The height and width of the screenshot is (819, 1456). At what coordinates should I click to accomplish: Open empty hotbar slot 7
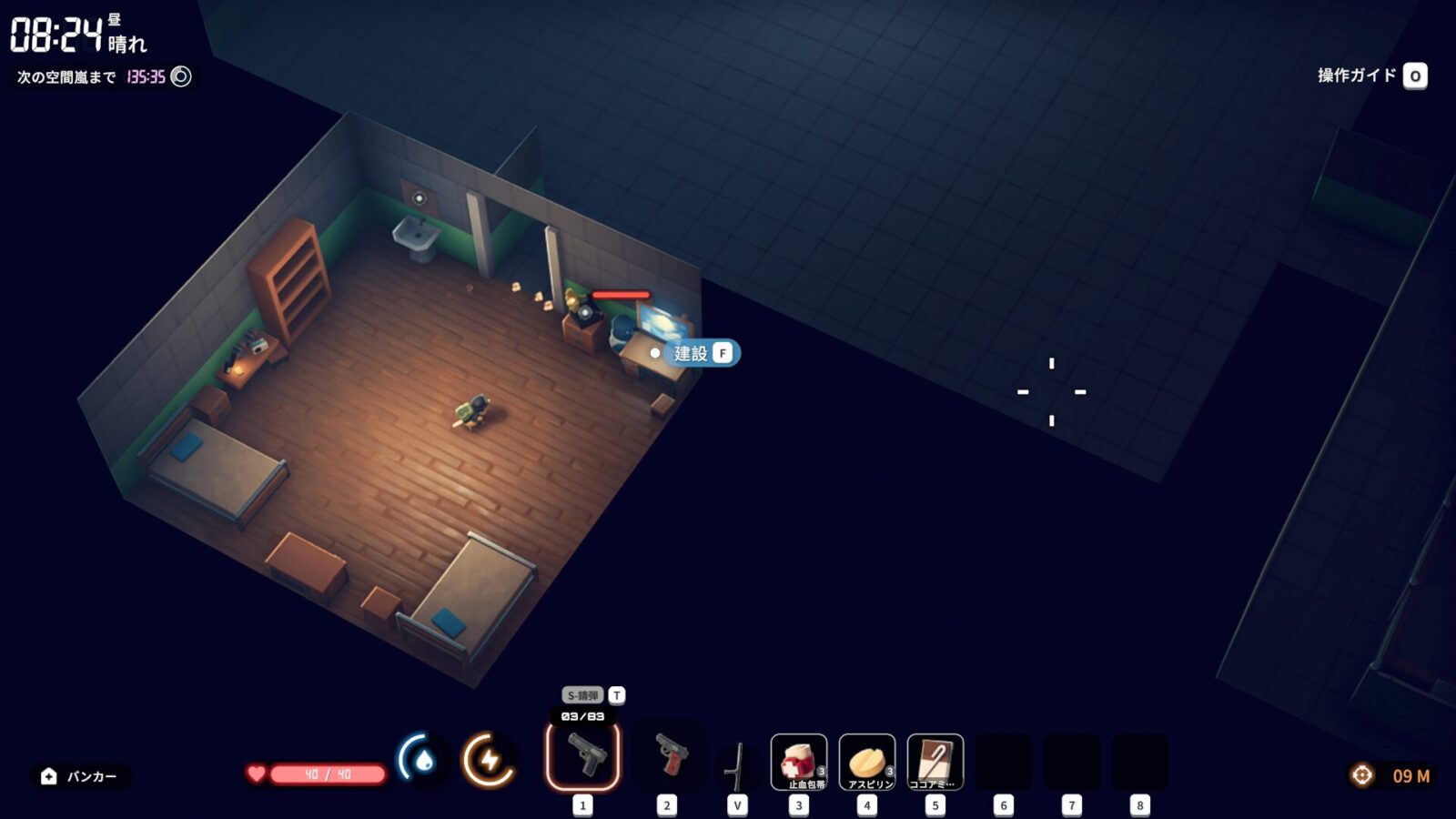1069,758
